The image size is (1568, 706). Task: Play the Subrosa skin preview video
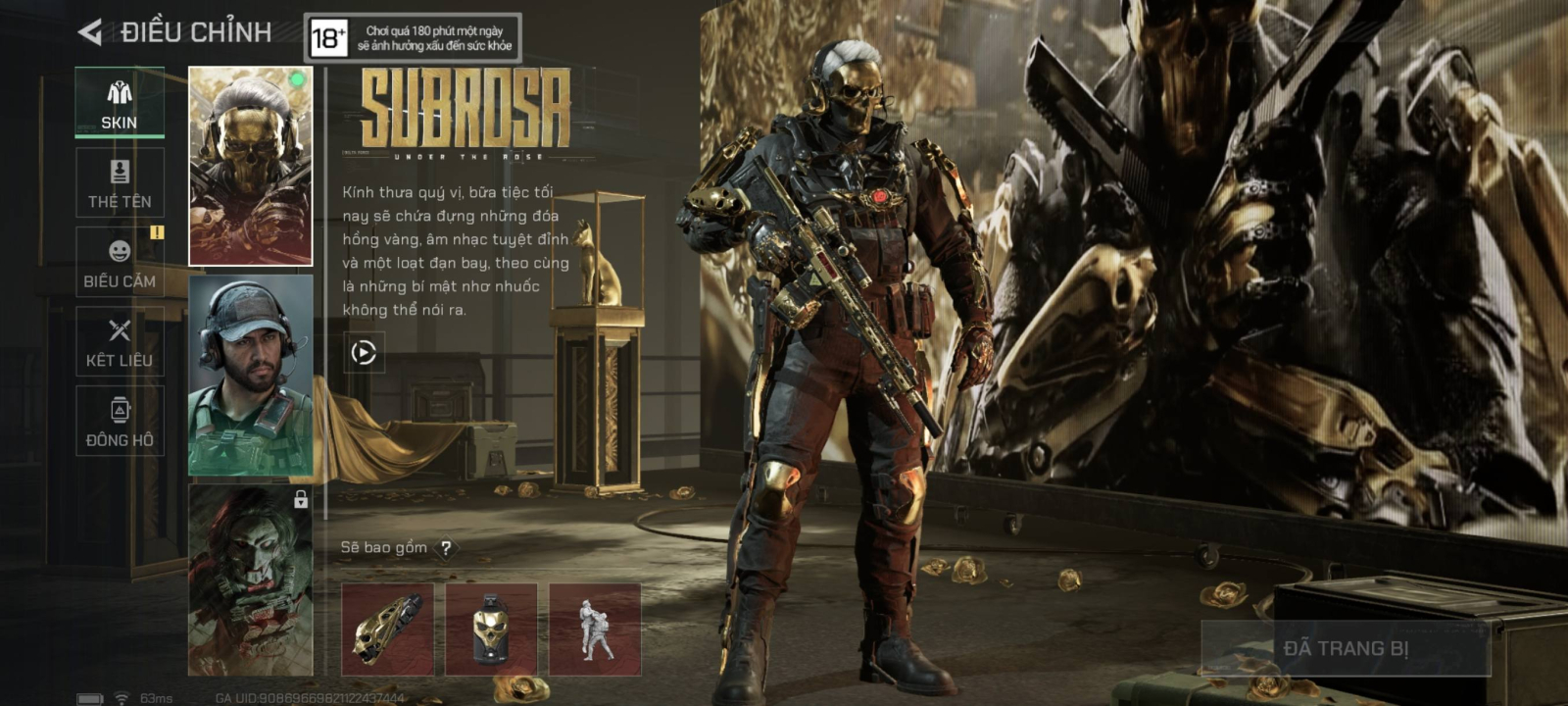pyautogui.click(x=364, y=352)
